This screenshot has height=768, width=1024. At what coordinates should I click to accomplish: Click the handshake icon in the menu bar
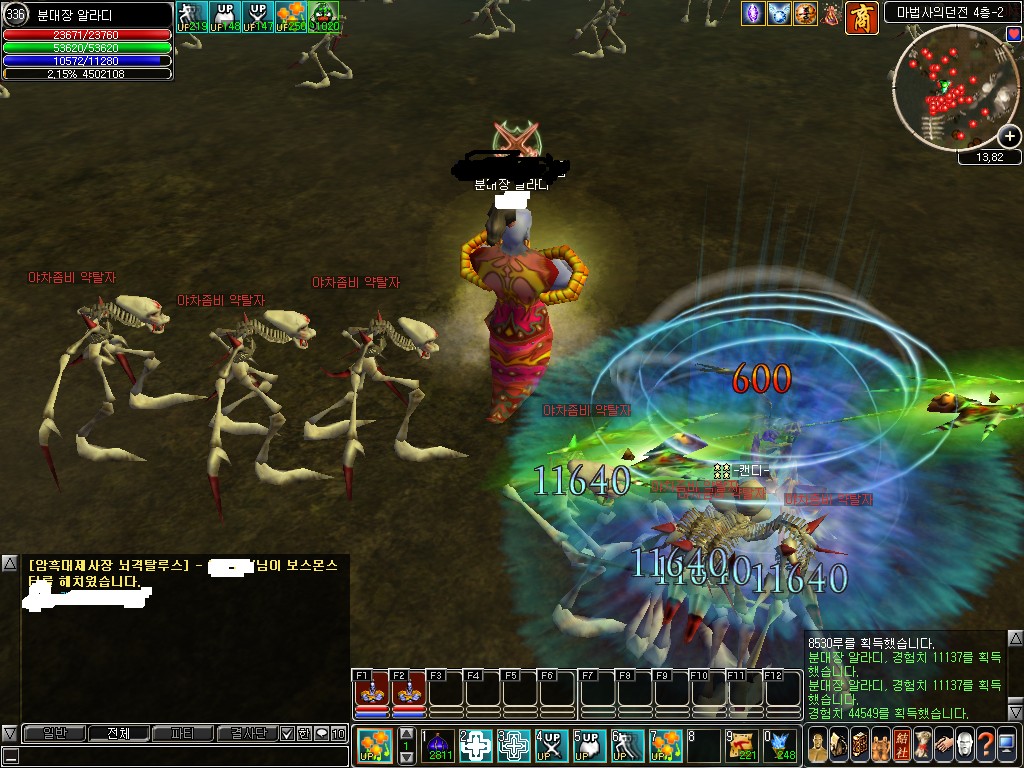coord(943,745)
